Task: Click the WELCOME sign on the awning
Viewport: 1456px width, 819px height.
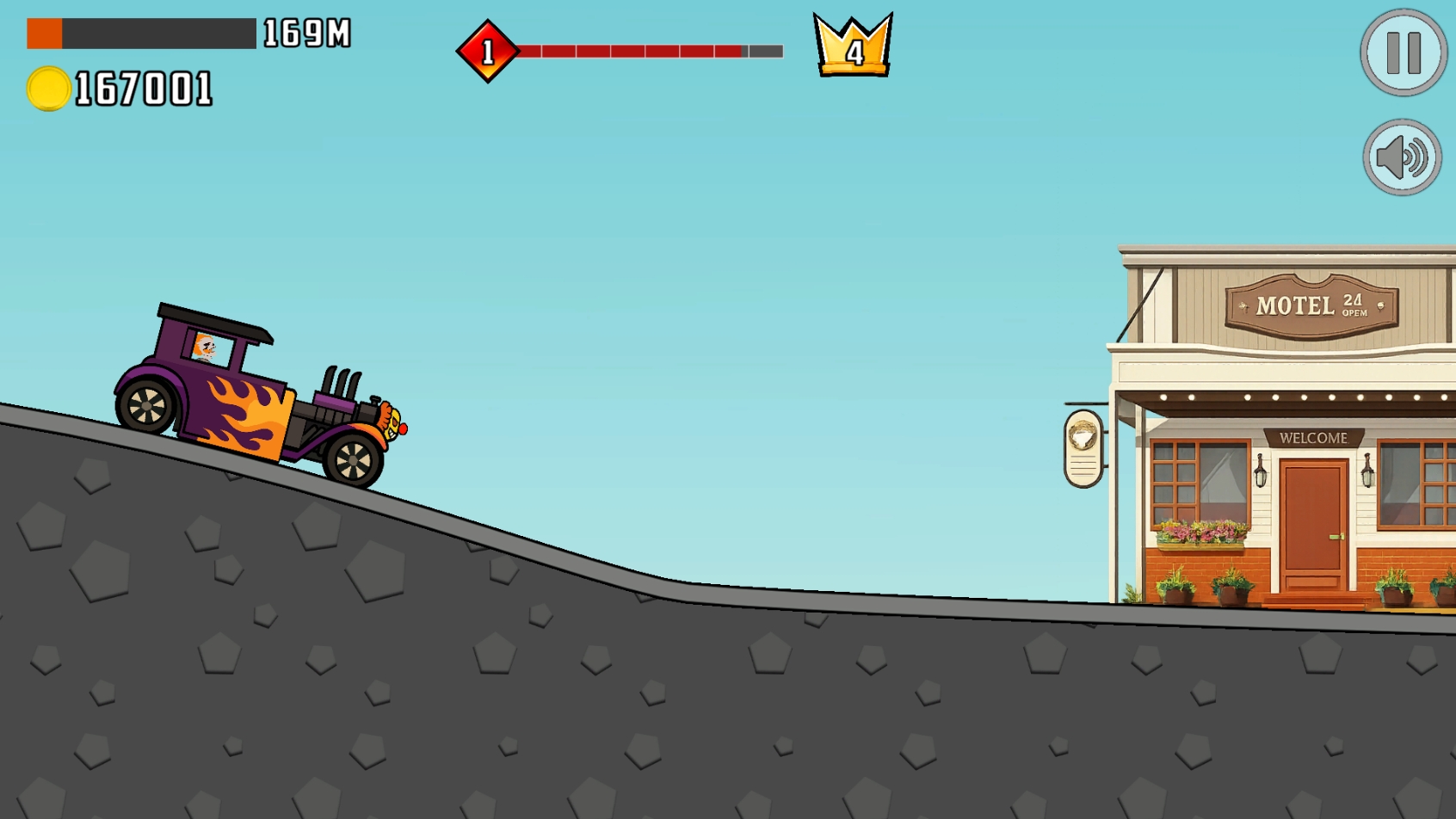Action: coord(1314,438)
